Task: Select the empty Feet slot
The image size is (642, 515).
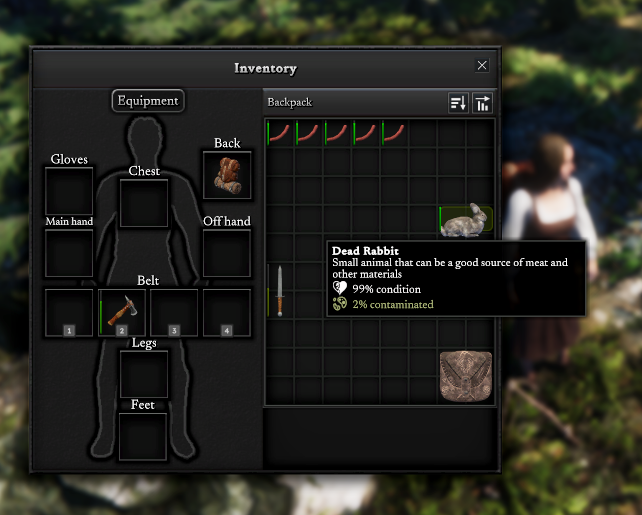Action: [x=143, y=436]
